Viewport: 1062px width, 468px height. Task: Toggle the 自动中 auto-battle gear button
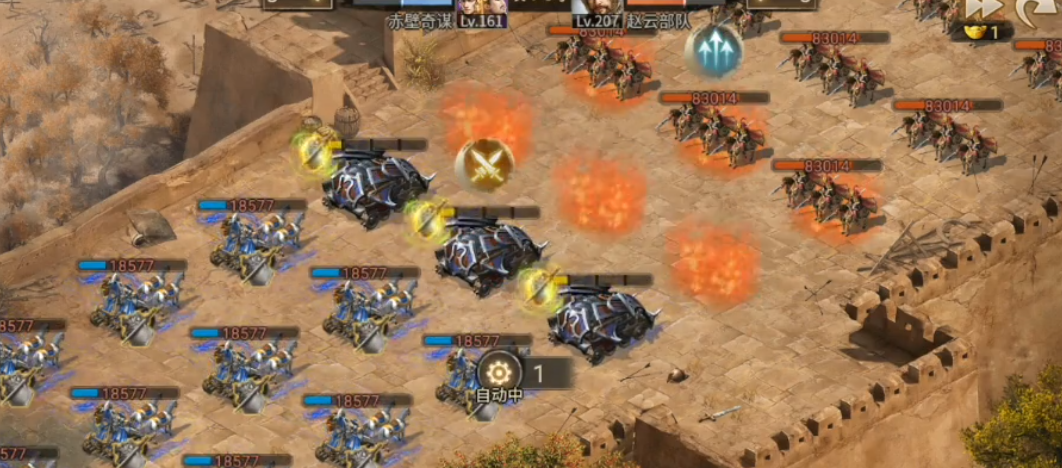[499, 371]
